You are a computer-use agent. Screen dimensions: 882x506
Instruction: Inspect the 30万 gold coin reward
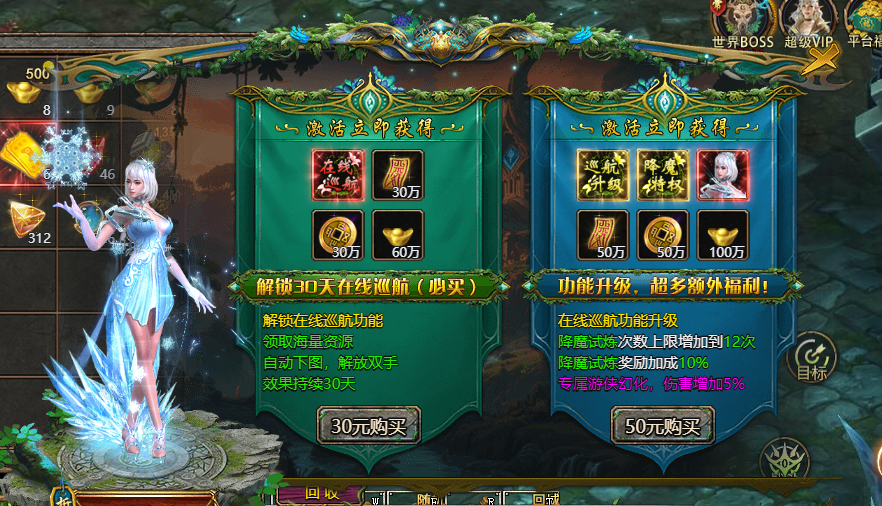point(338,235)
